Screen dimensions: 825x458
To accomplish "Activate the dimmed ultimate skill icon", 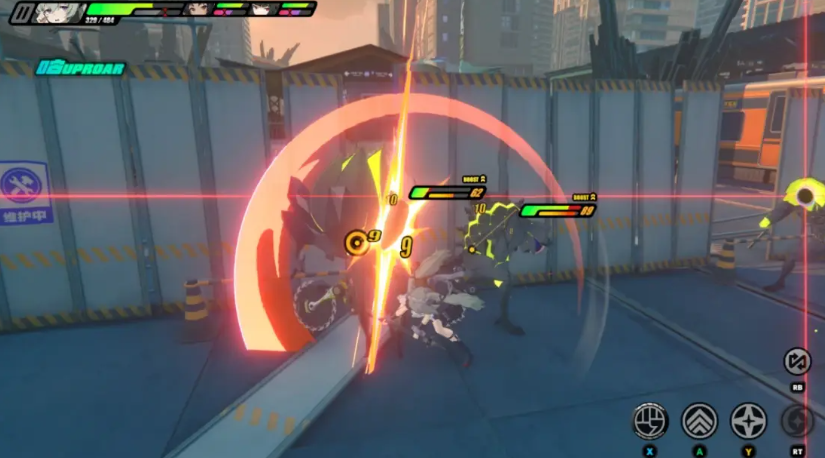I will 797,420.
